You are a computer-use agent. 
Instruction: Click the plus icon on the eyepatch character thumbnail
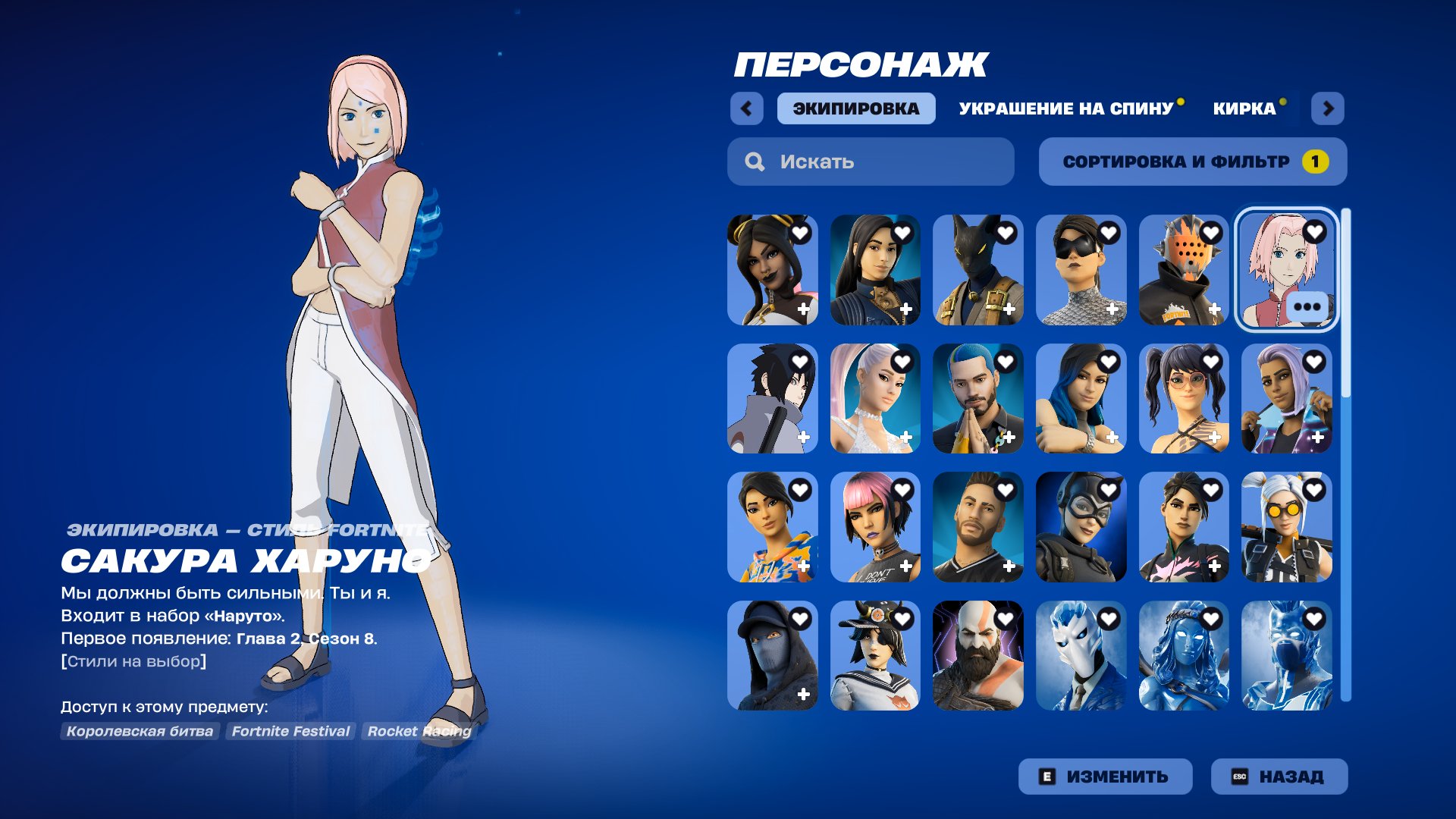pyautogui.click(x=1112, y=309)
